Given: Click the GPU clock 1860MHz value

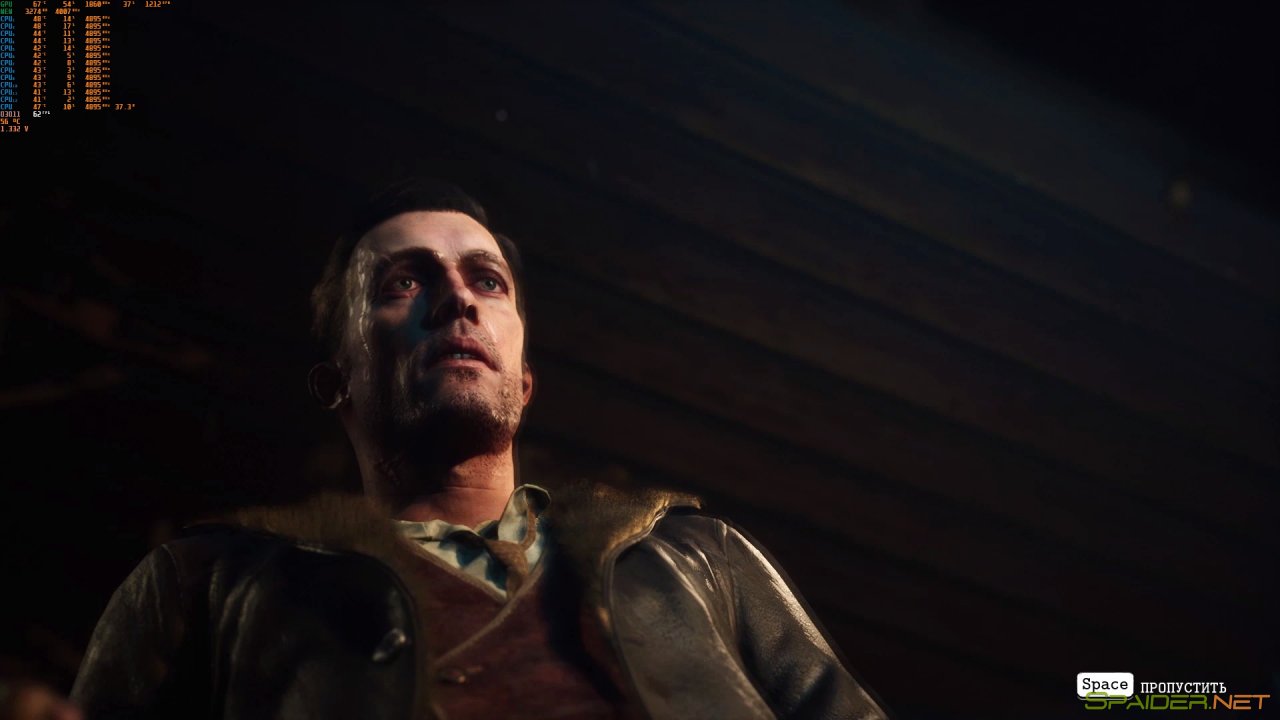Looking at the screenshot, I should tap(92, 5).
